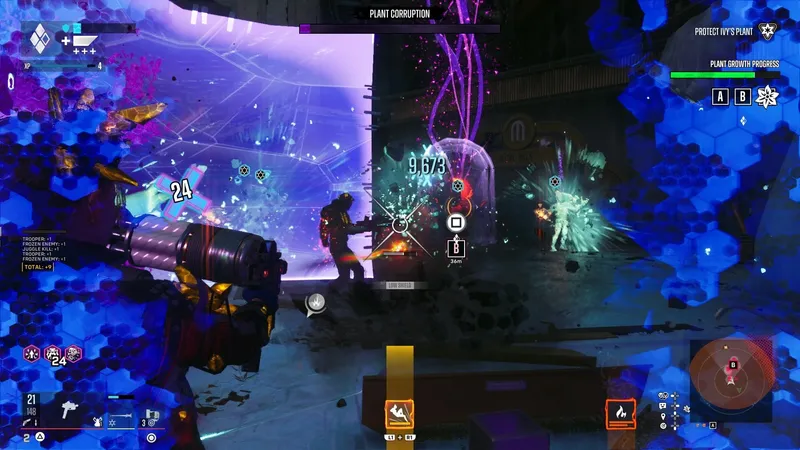
Task: Open the circular minimap radar
Action: click(732, 377)
